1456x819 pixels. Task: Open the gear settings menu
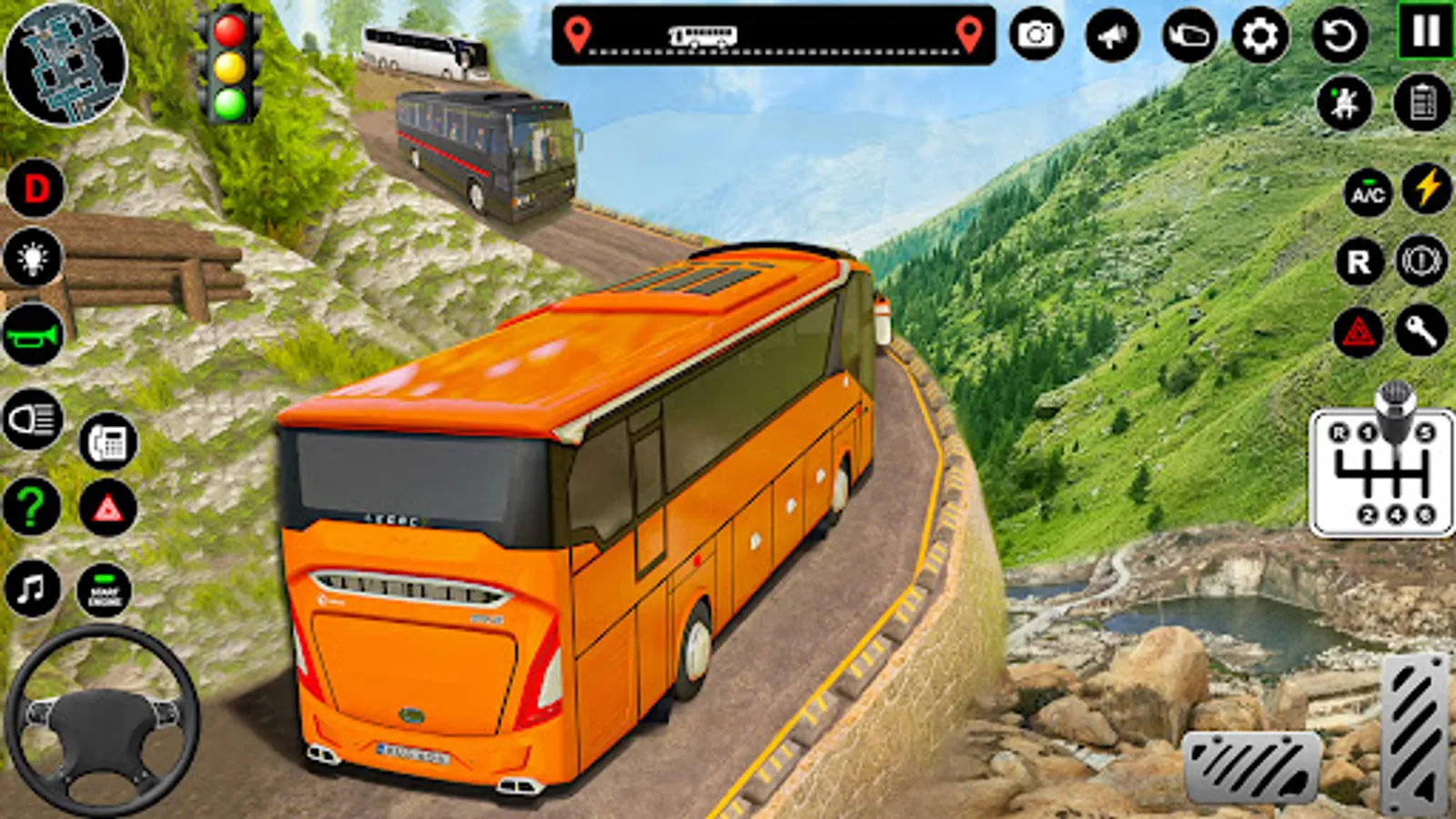pyautogui.click(x=1260, y=35)
